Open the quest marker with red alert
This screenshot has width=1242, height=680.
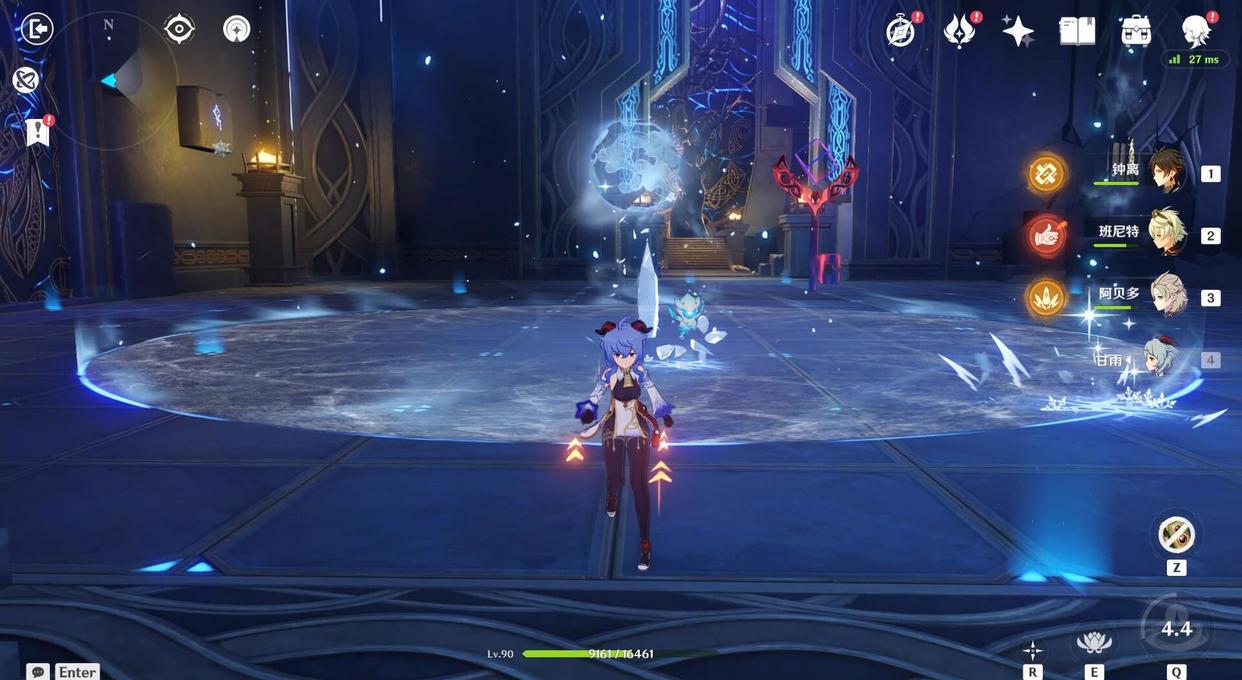[38, 132]
